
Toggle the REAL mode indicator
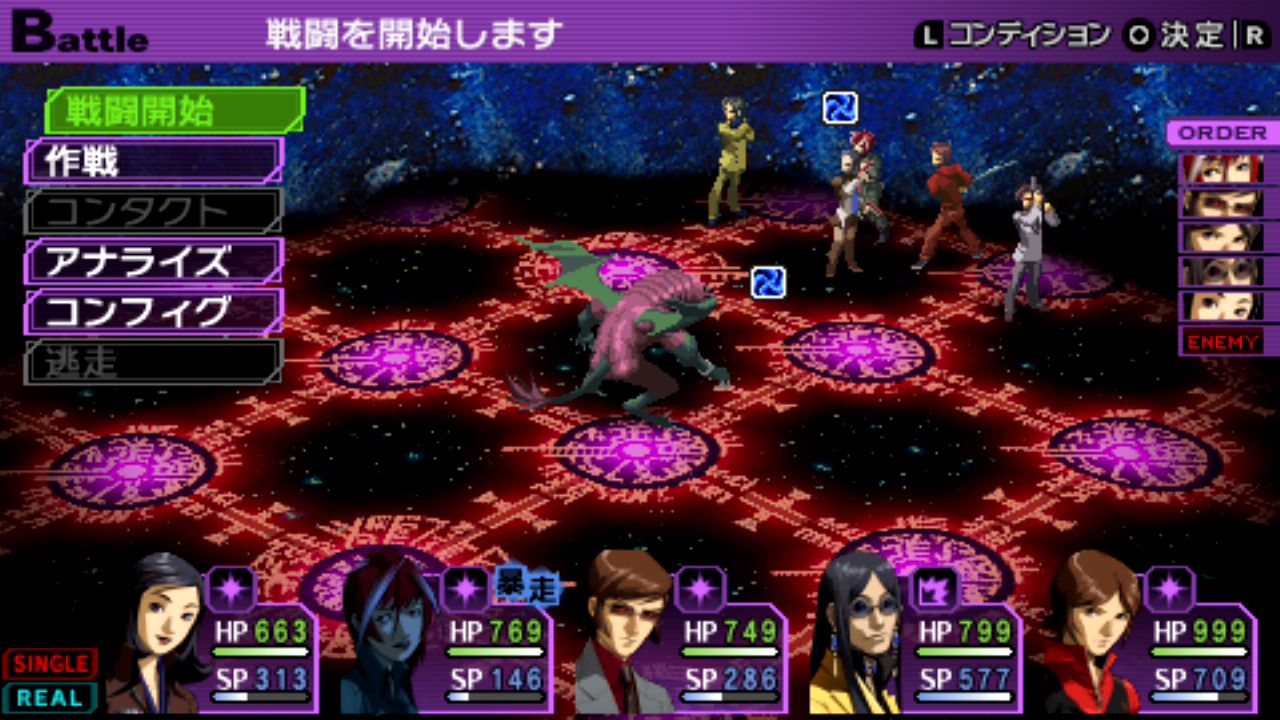[x=50, y=697]
